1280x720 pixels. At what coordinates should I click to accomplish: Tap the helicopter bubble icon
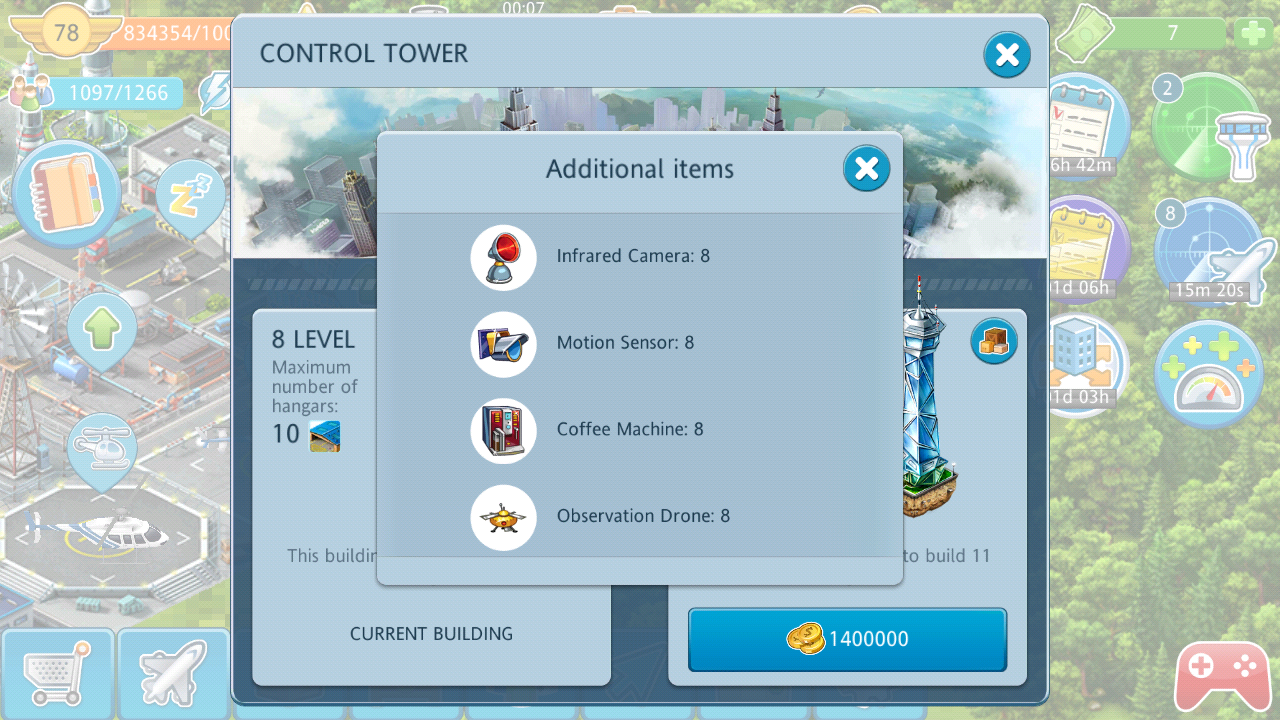tap(101, 452)
